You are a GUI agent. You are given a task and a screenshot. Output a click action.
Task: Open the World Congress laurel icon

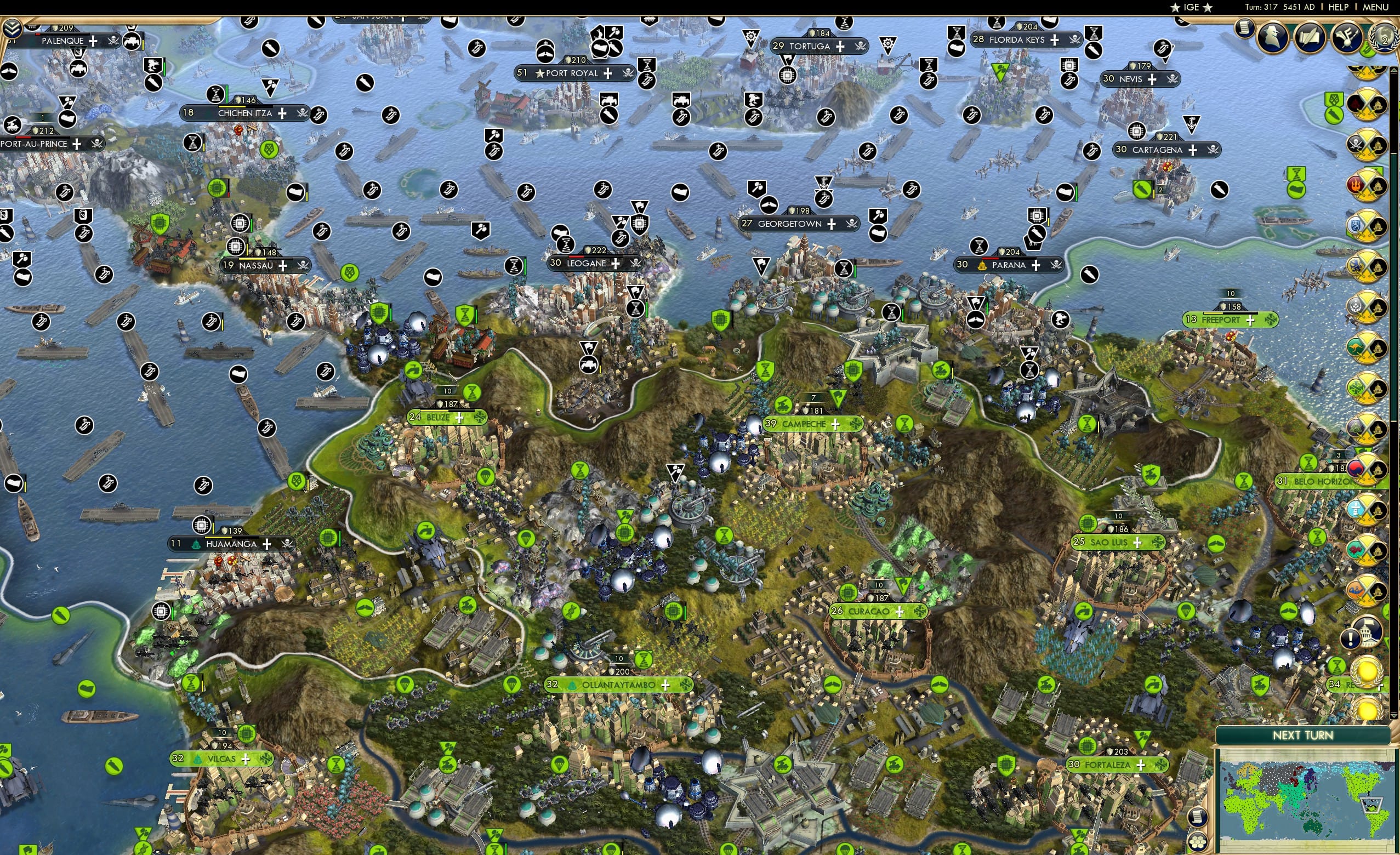pyautogui.click(x=1384, y=37)
